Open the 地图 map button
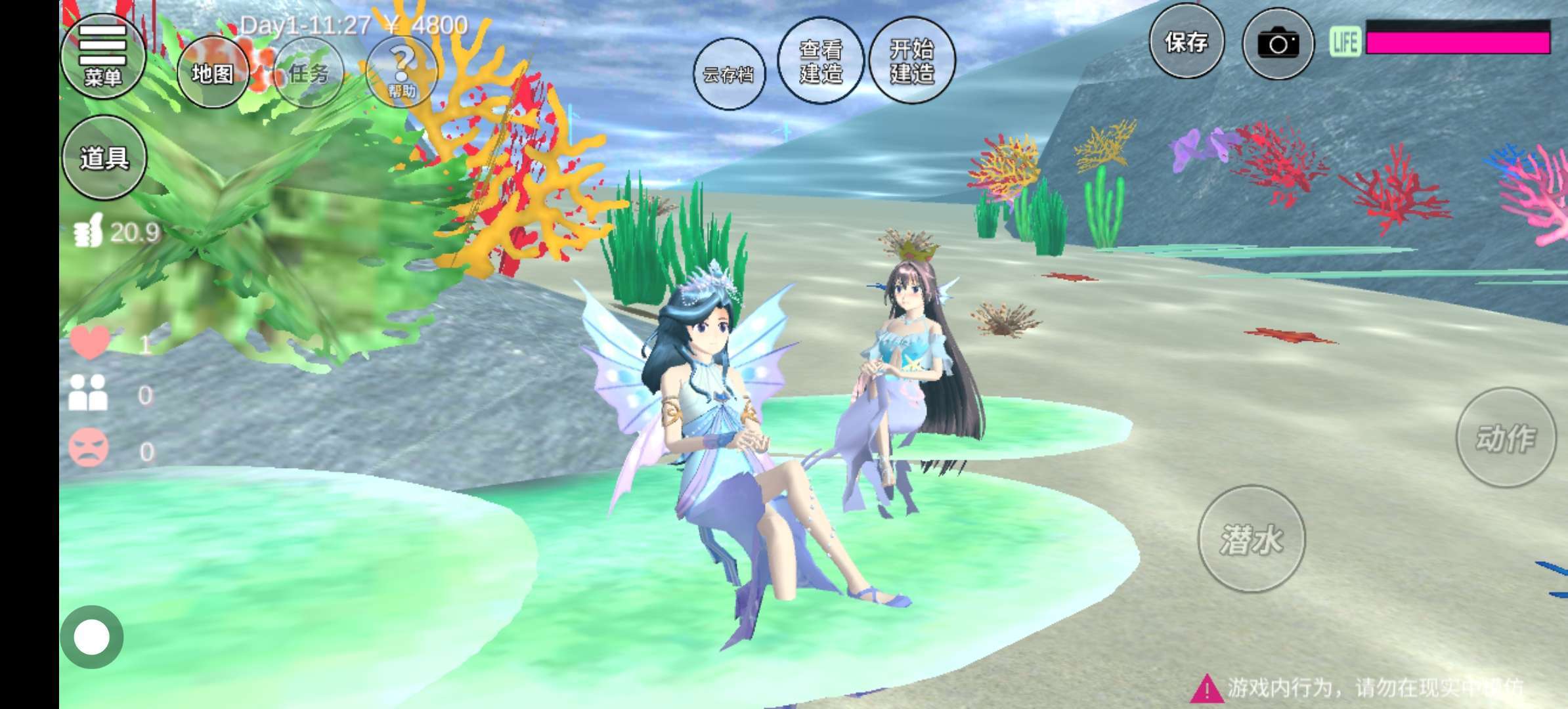This screenshot has height=709, width=1568. pyautogui.click(x=212, y=73)
